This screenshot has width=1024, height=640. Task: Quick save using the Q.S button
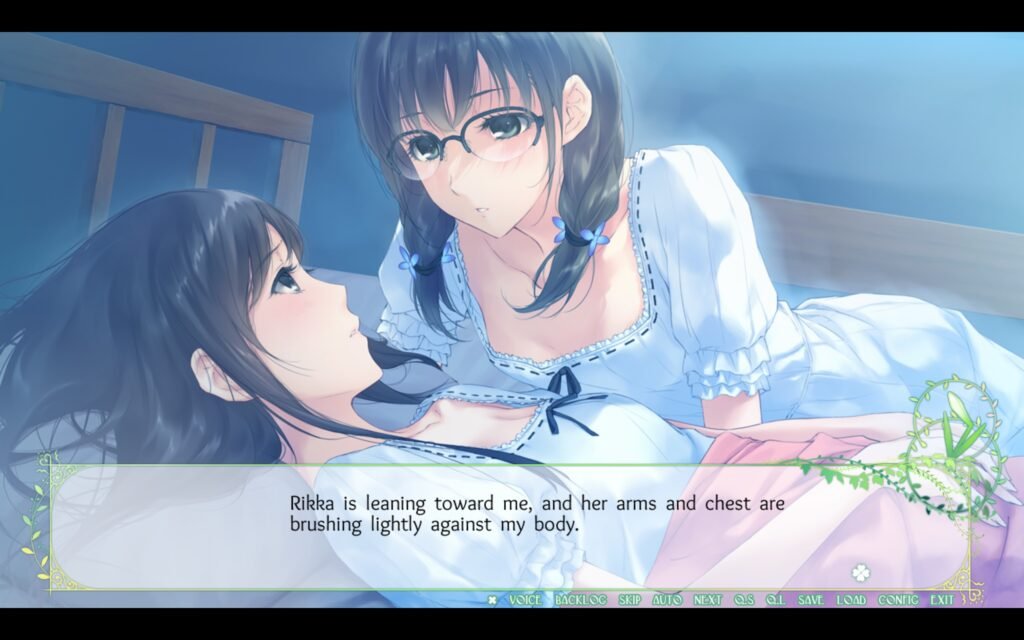pos(743,600)
